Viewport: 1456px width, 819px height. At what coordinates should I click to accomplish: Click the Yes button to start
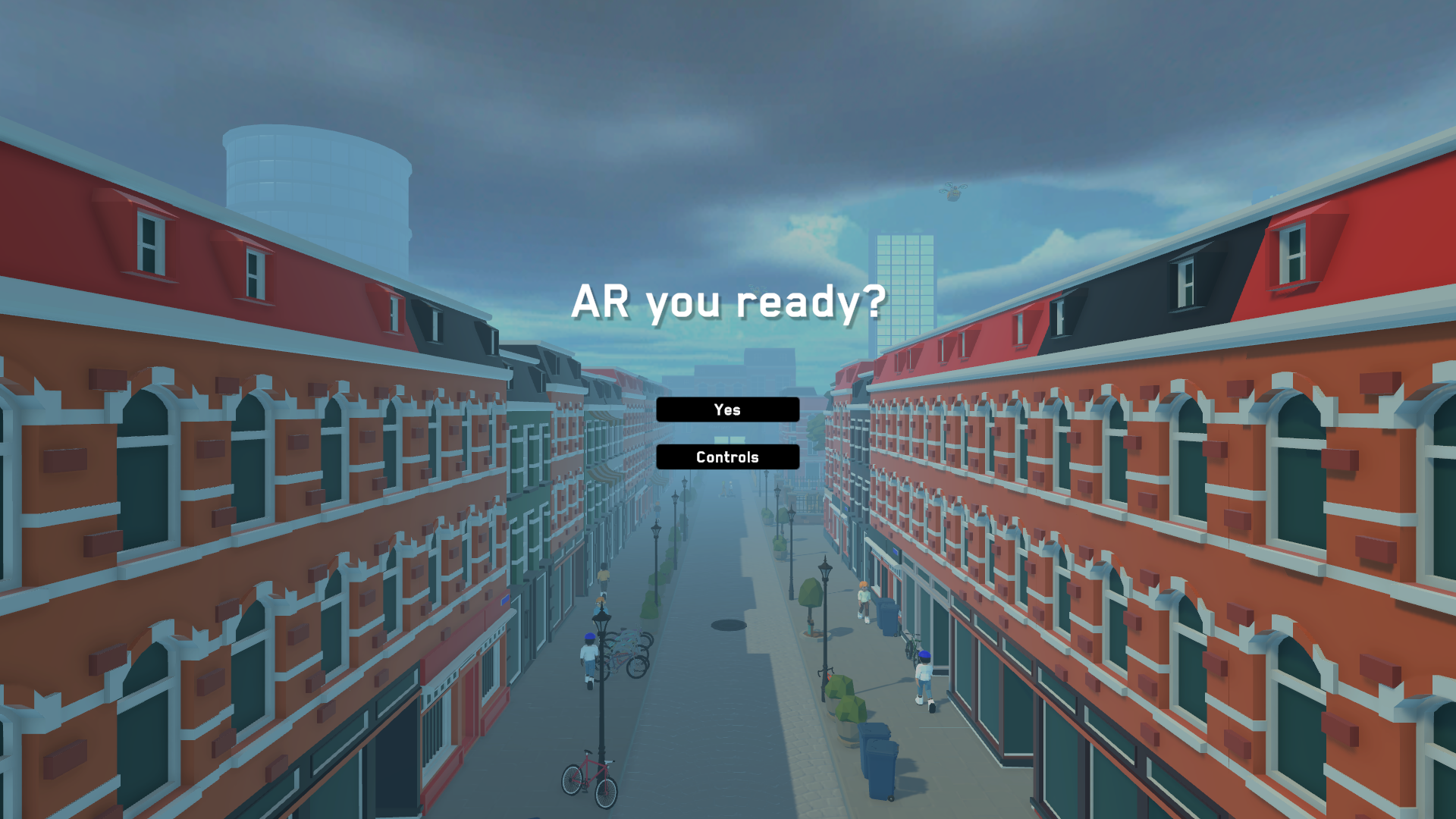727,409
